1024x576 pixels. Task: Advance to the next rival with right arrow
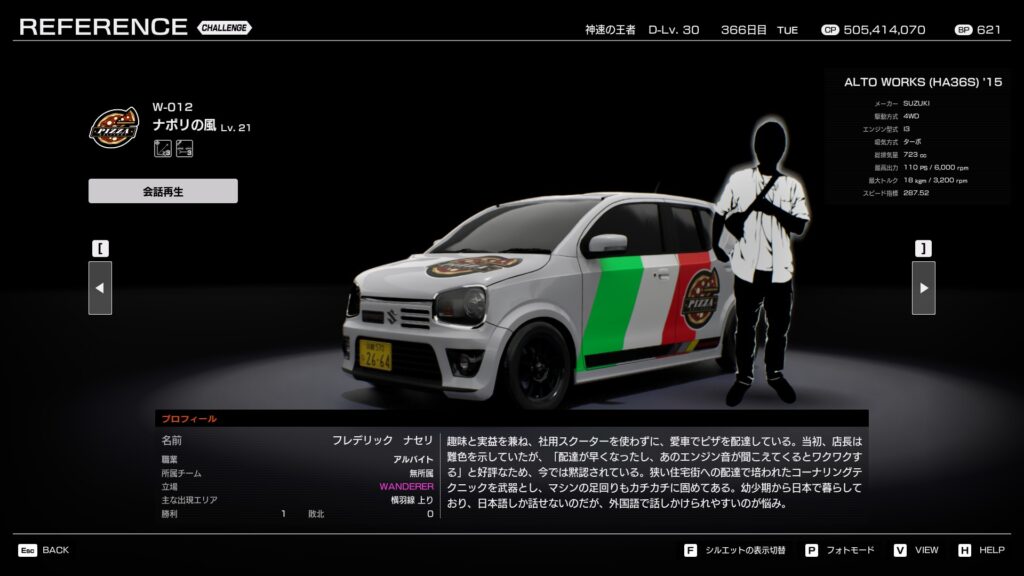pyautogui.click(x=923, y=288)
